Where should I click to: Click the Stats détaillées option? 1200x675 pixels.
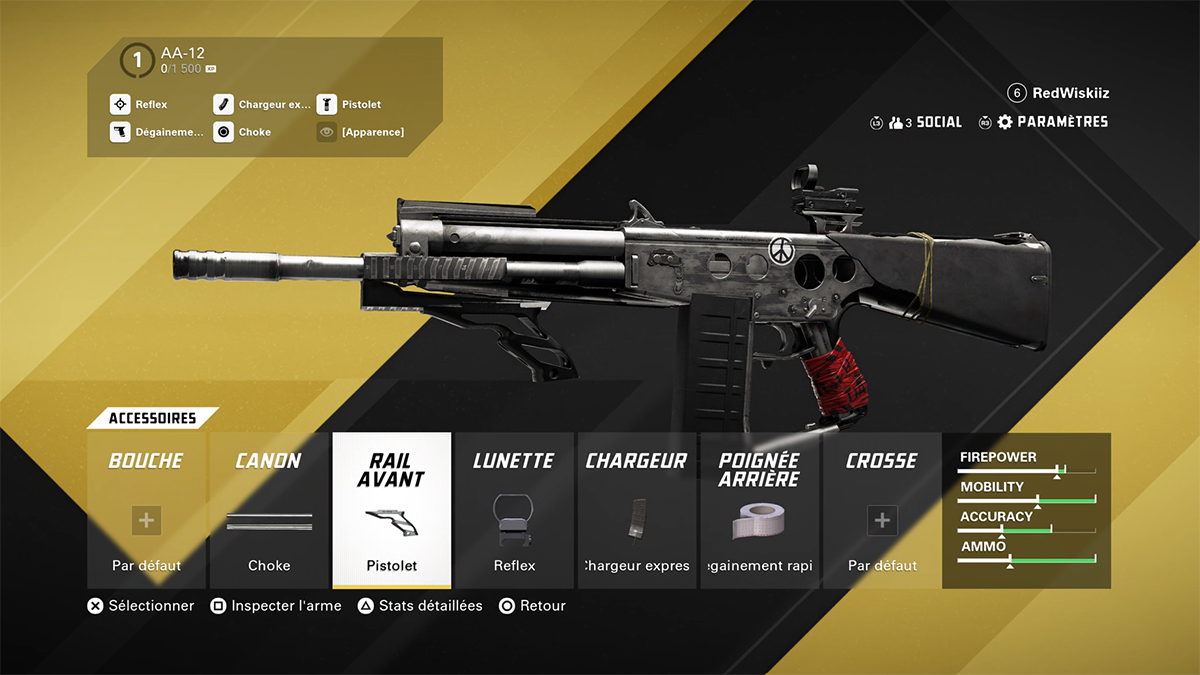tap(421, 606)
